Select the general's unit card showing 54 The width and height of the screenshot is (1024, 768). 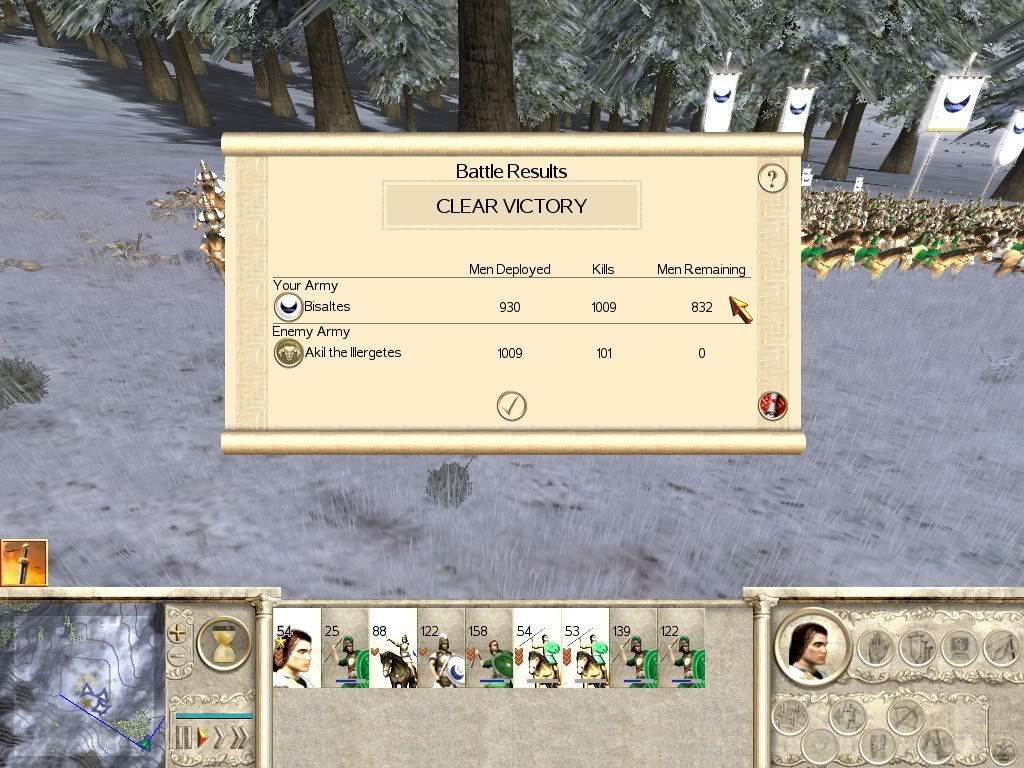(x=297, y=648)
